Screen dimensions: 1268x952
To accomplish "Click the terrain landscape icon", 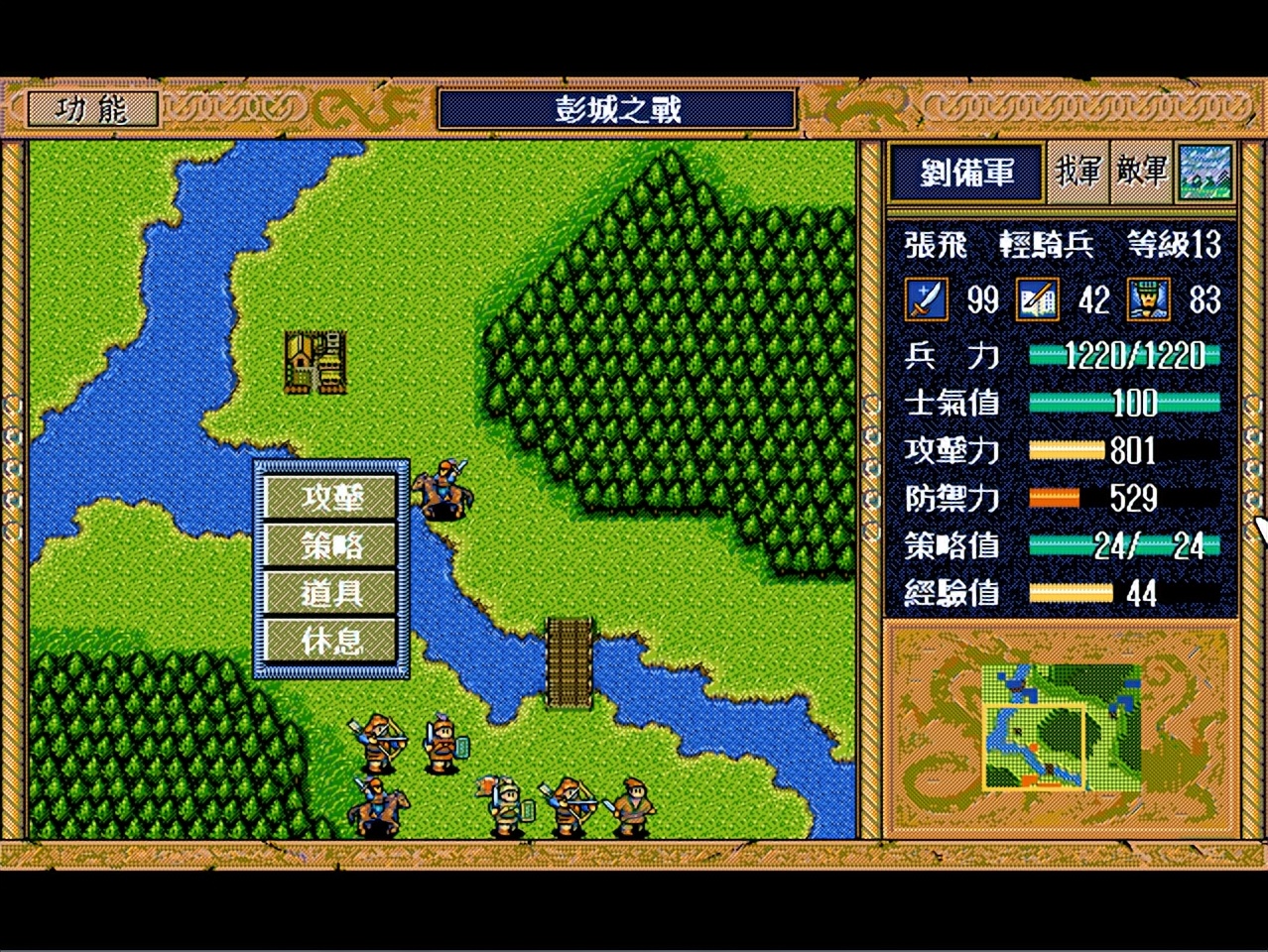I will click(x=1205, y=172).
